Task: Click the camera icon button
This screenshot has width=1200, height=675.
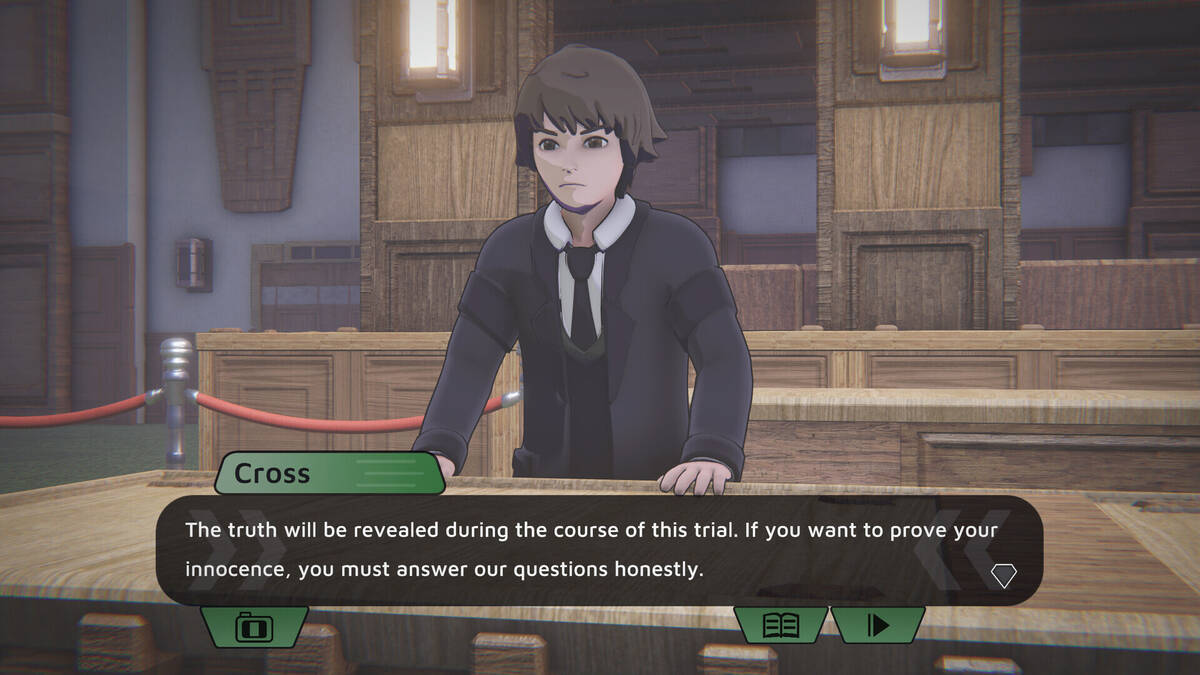Action: point(254,627)
